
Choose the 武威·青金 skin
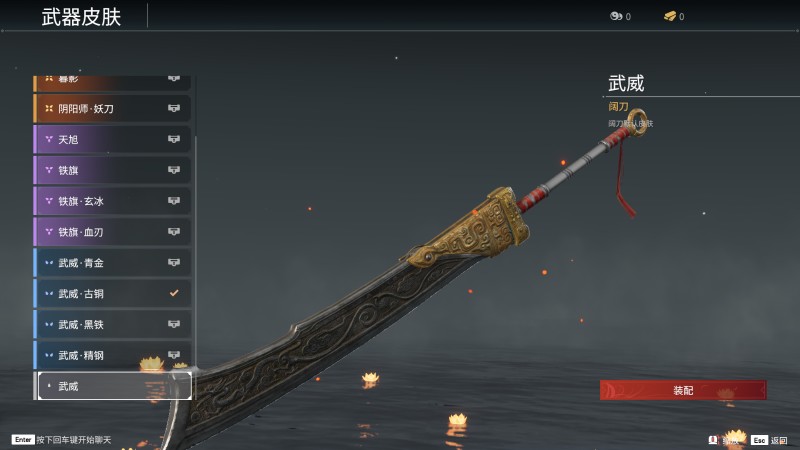(x=112, y=263)
